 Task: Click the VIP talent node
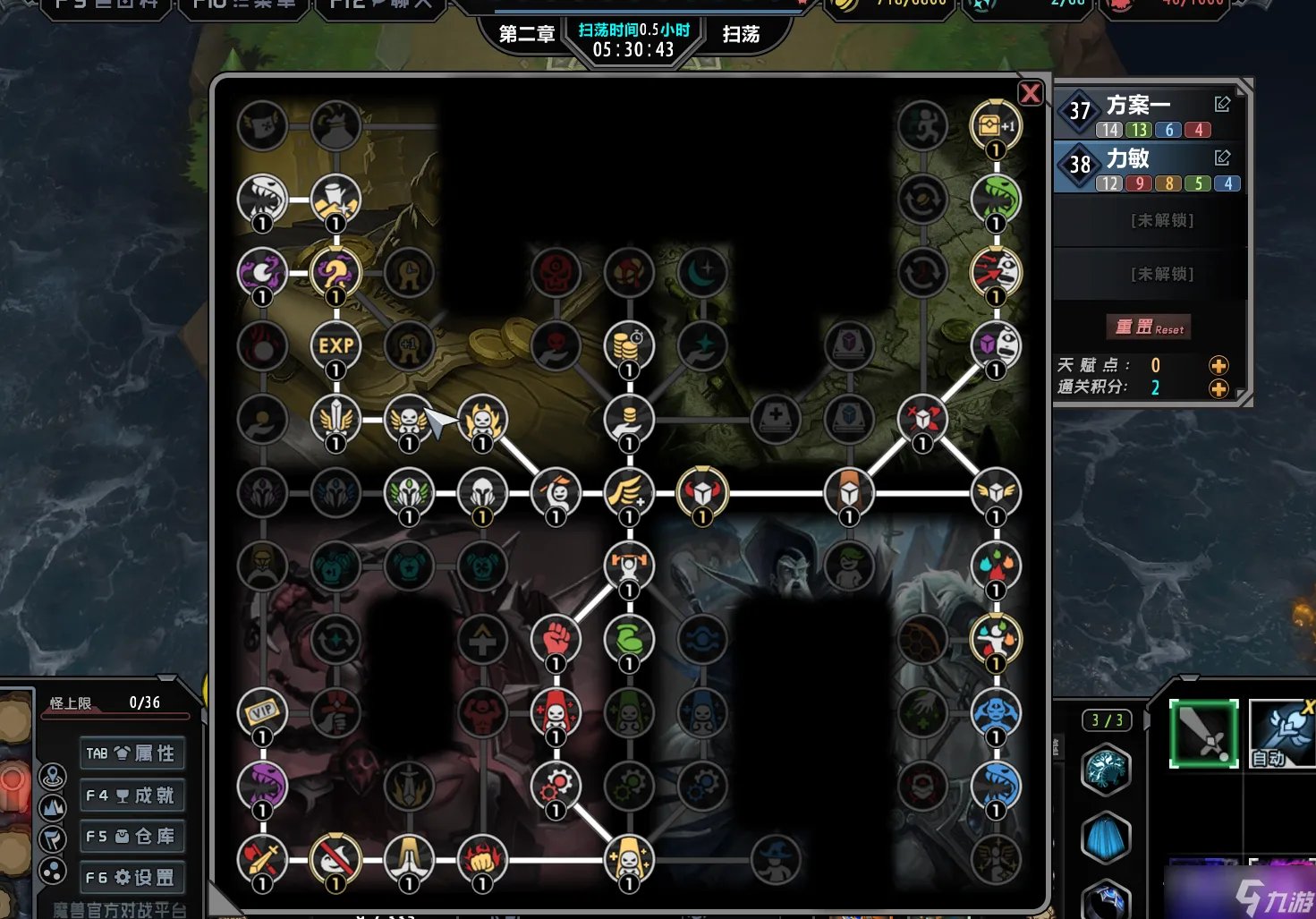pos(262,713)
